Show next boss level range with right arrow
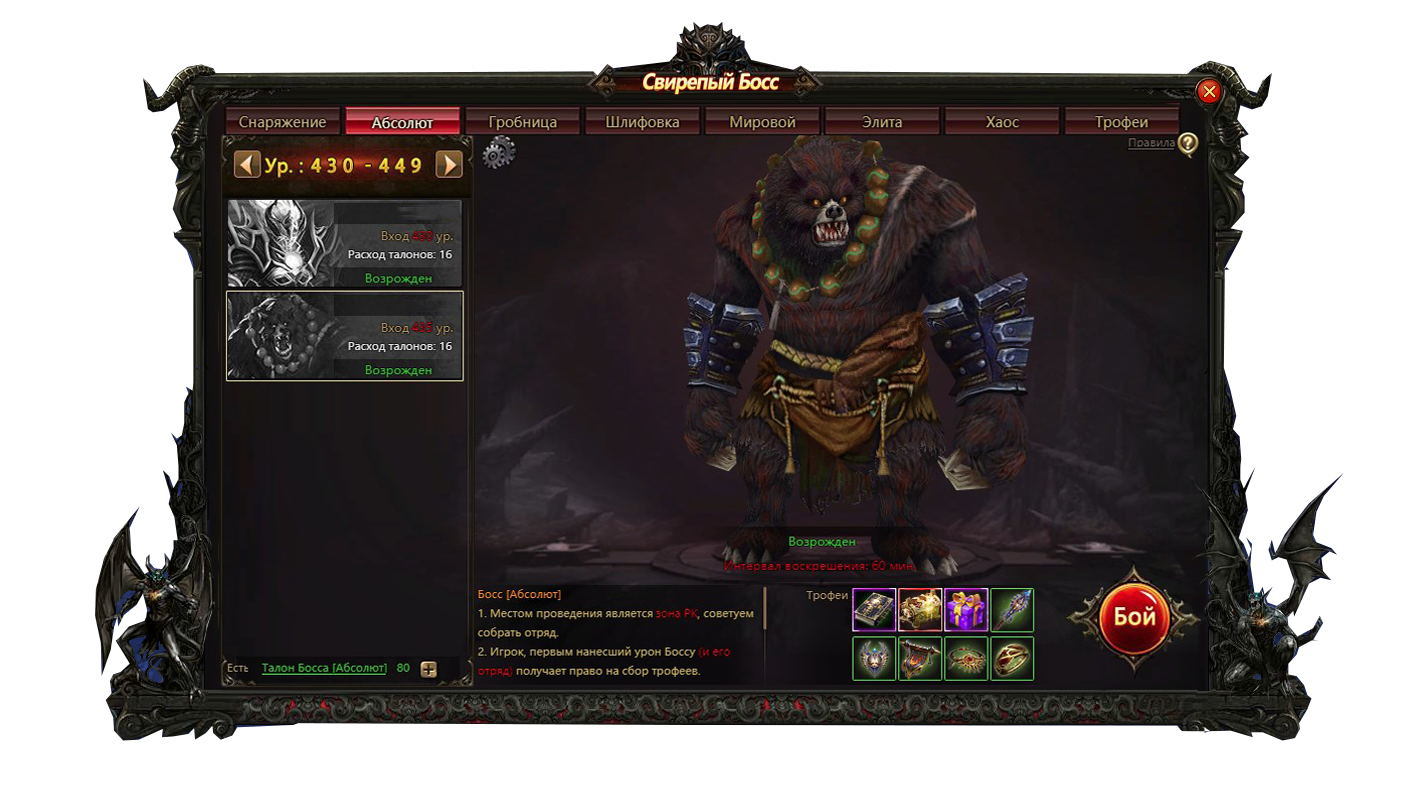Viewport: 1409px width, 807px height. pos(449,164)
